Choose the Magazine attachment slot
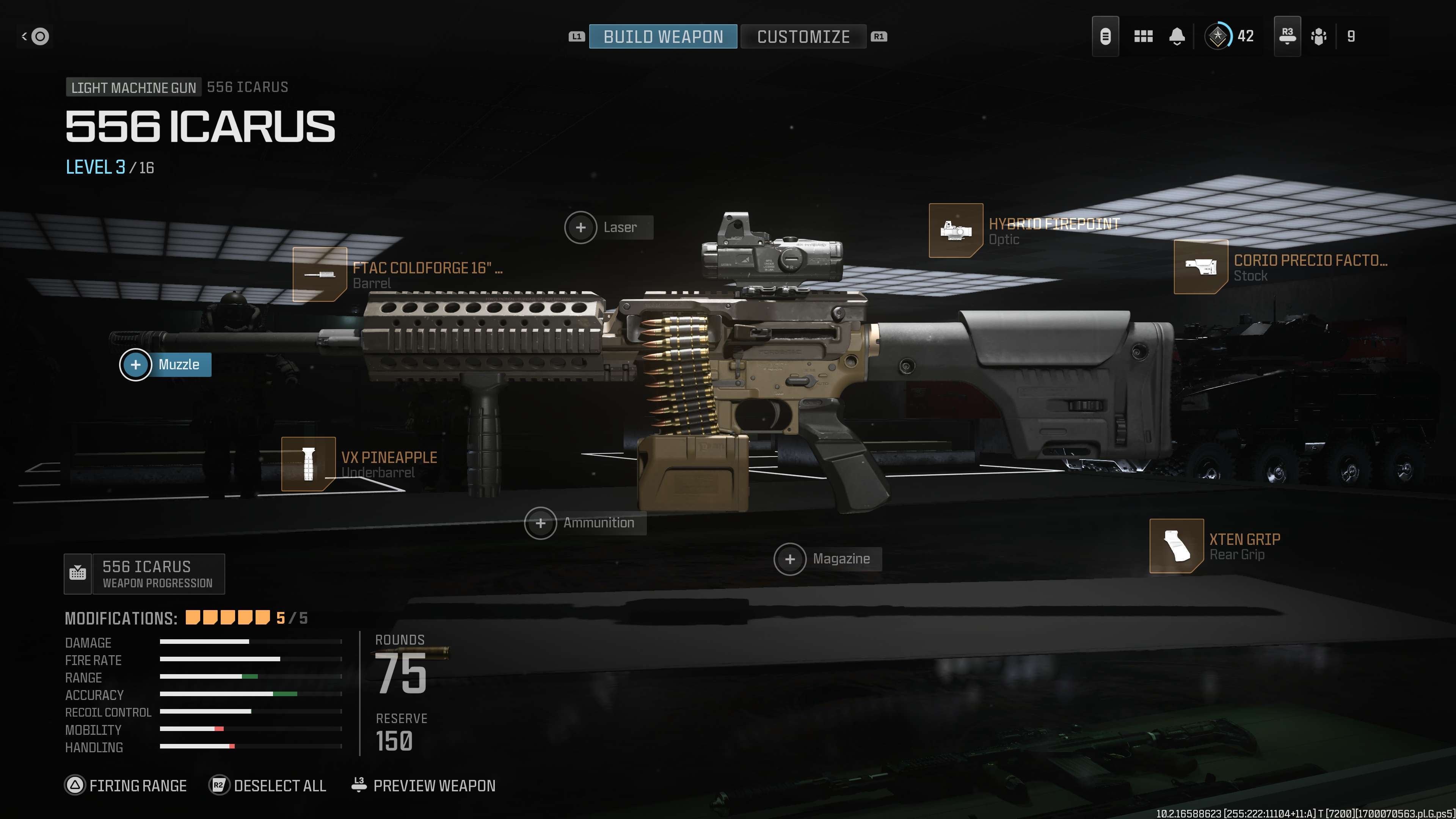 (x=790, y=560)
